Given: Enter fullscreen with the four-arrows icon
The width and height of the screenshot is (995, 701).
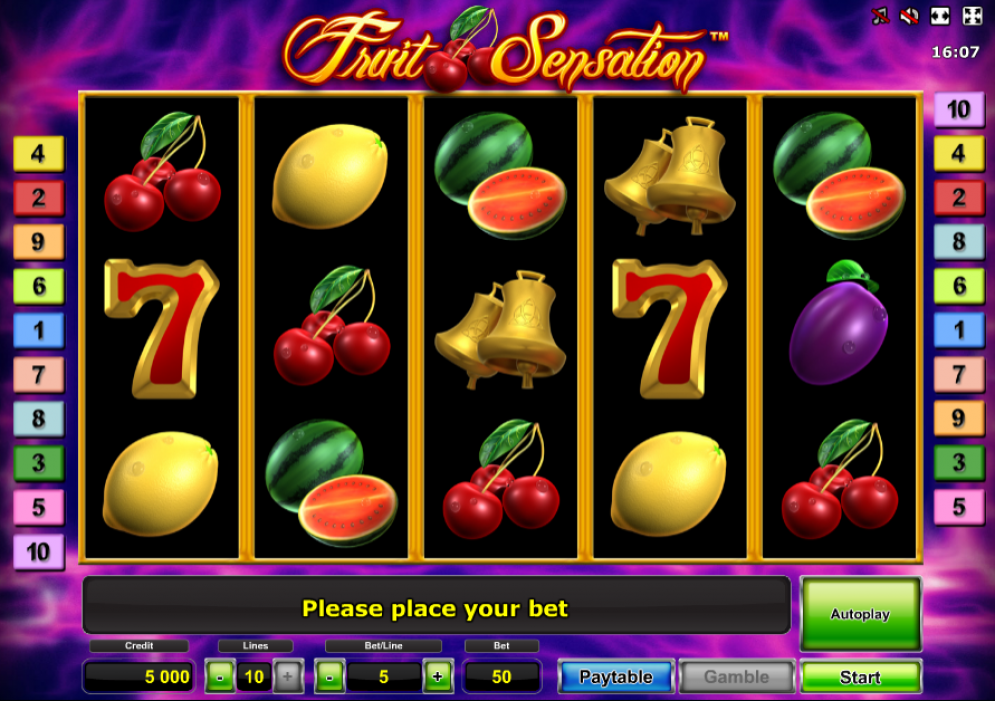Looking at the screenshot, I should coord(972,16).
